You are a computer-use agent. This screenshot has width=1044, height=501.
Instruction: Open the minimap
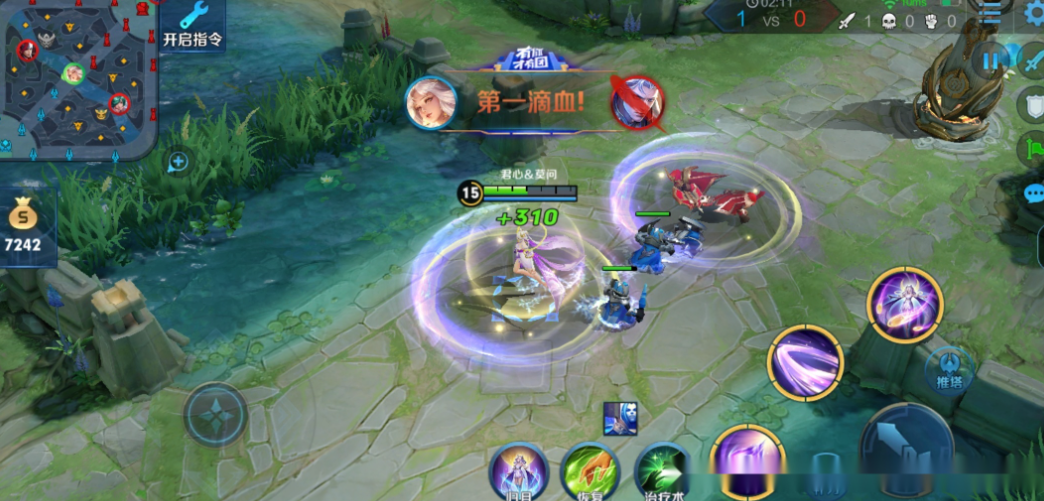78,78
